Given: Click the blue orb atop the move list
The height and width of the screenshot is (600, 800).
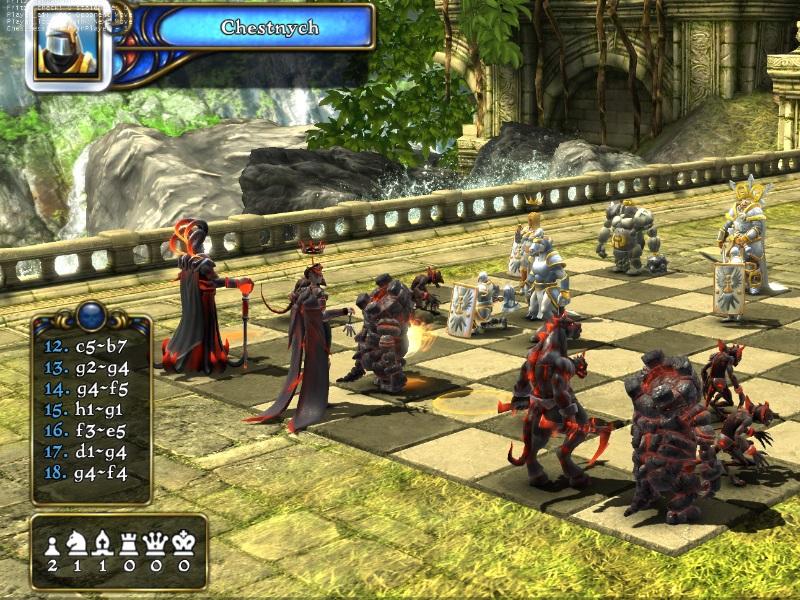Looking at the screenshot, I should click(x=91, y=315).
